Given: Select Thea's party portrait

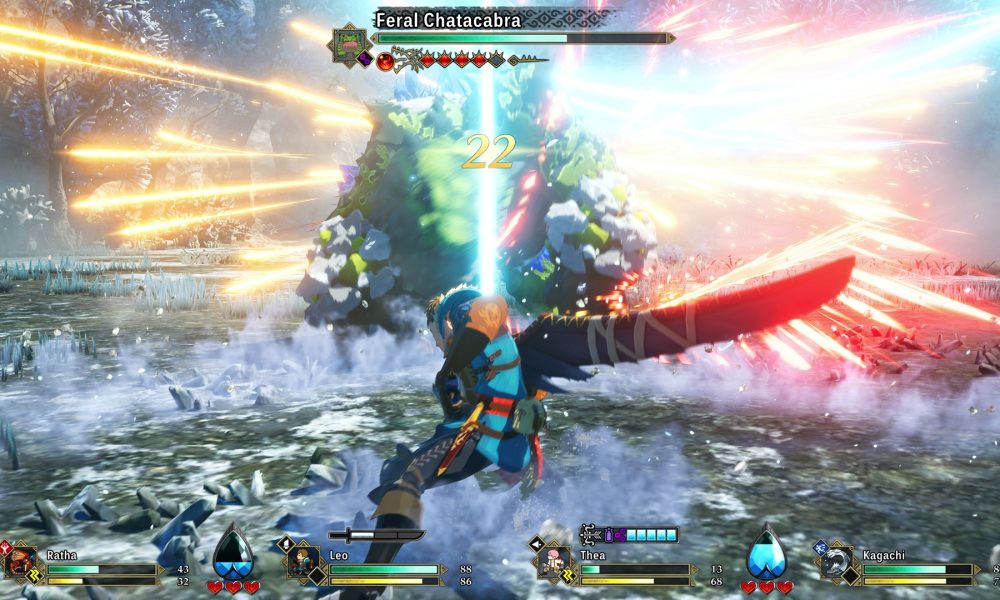Looking at the screenshot, I should tap(554, 562).
